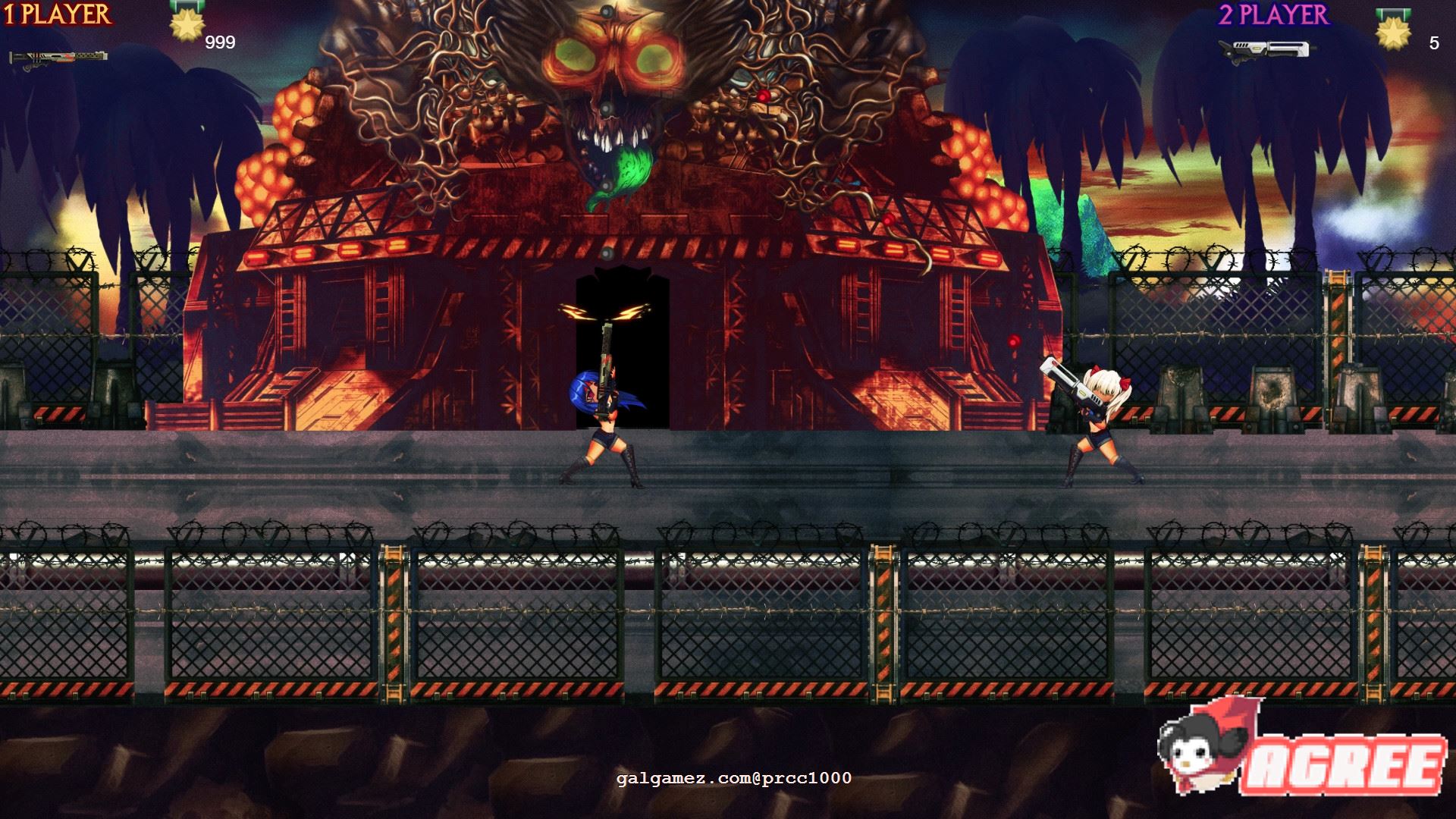
Task: Select Player 2's gold star medal
Action: pyautogui.click(x=1393, y=33)
